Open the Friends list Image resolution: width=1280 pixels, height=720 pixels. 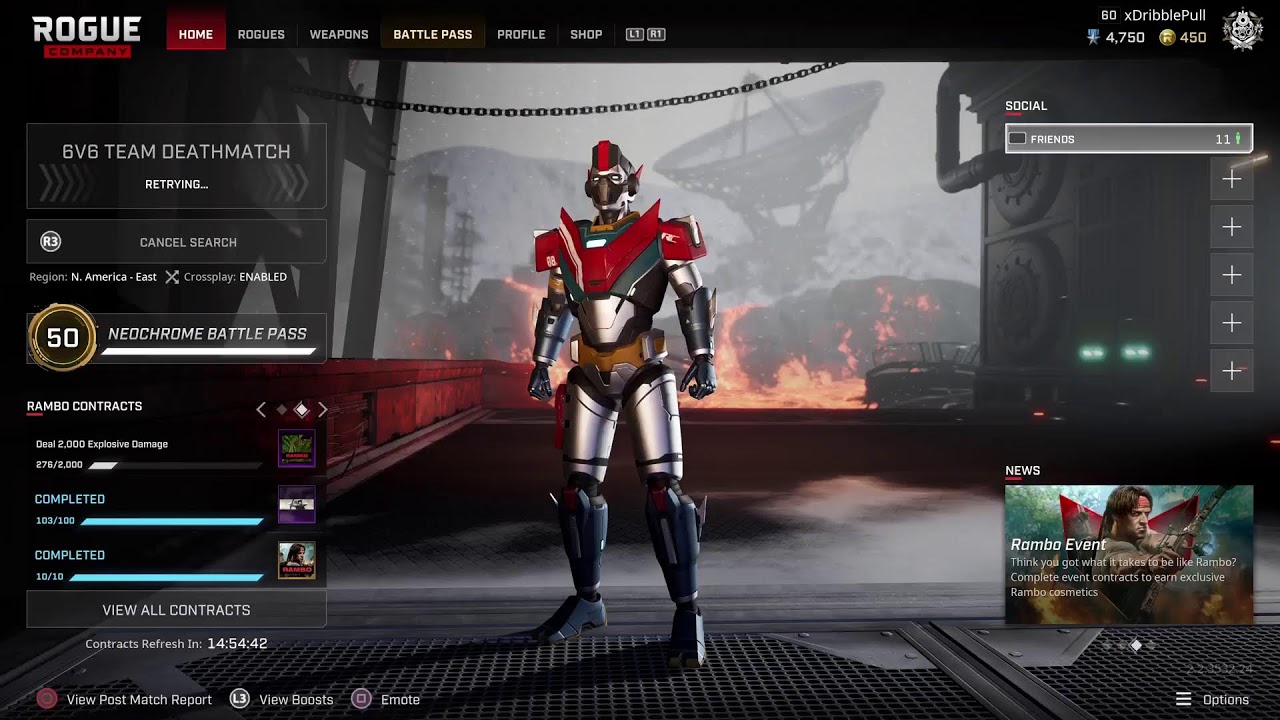1128,139
